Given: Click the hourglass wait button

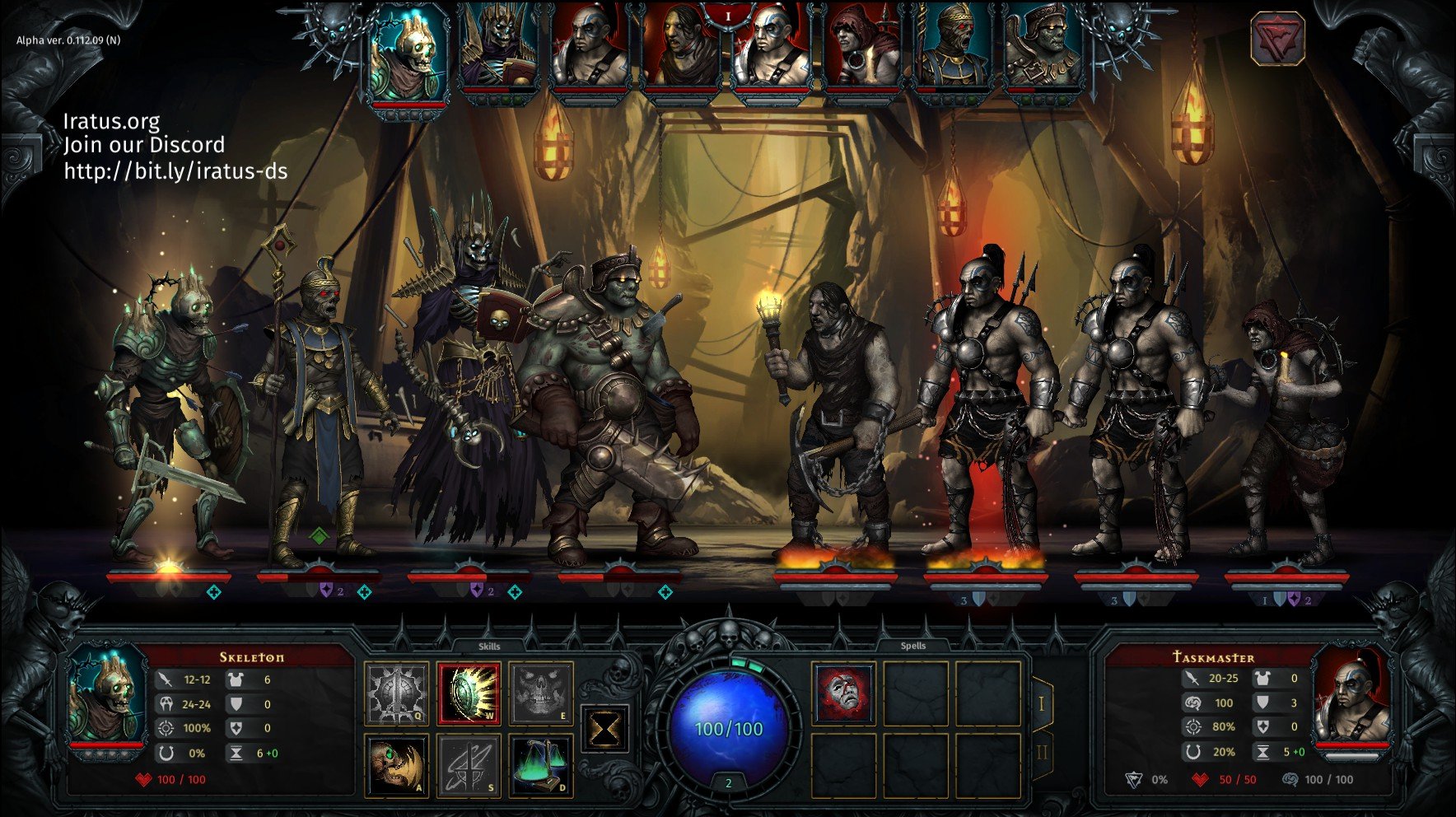Looking at the screenshot, I should (604, 729).
